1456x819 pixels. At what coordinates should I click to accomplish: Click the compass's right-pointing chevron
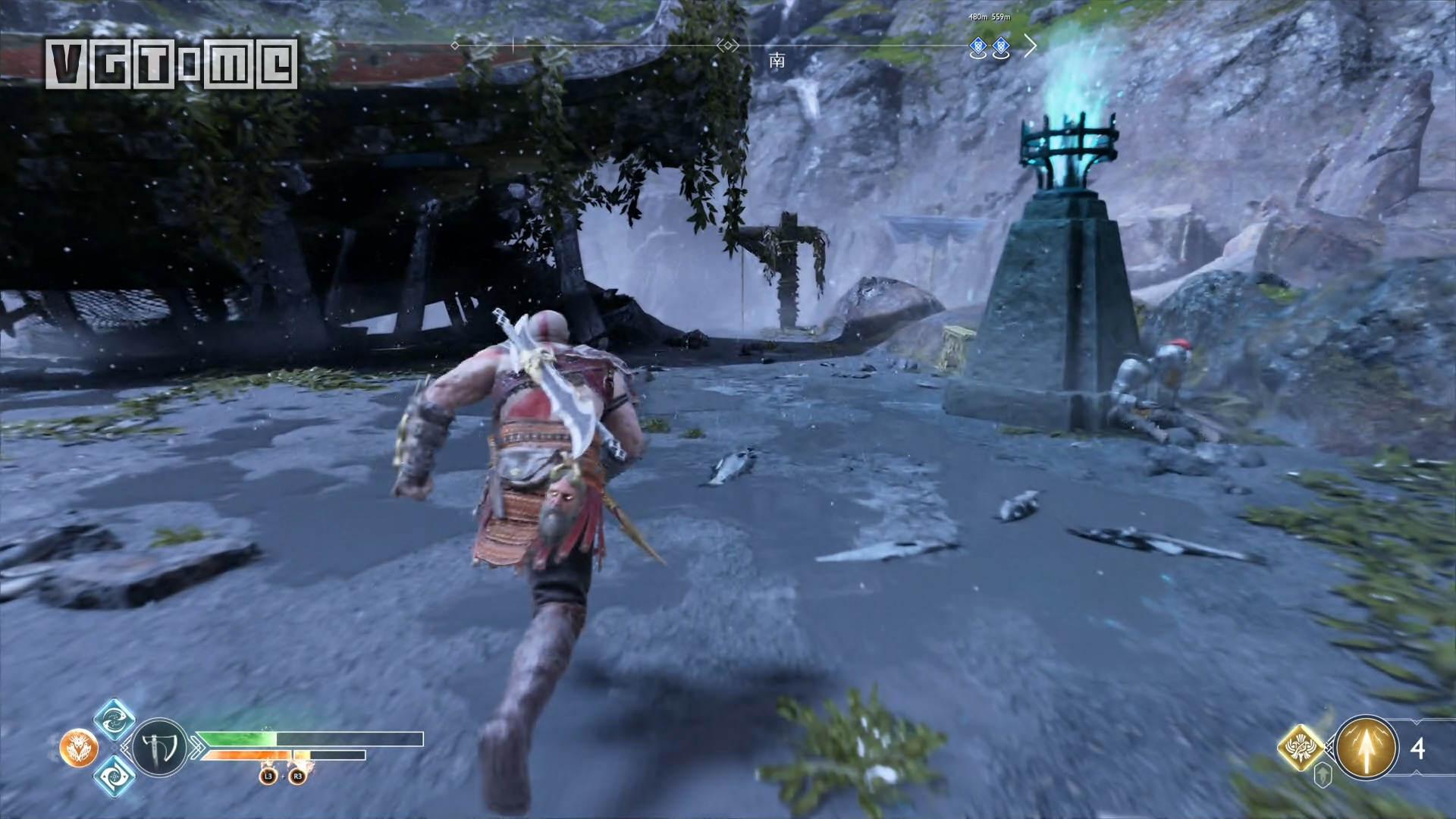pyautogui.click(x=1030, y=46)
